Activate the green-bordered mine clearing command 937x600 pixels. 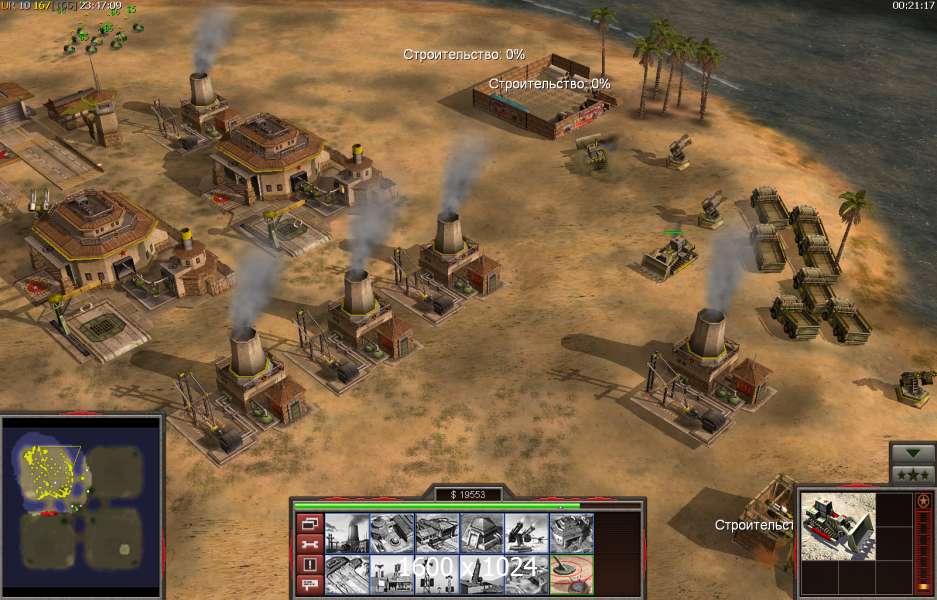[572, 573]
